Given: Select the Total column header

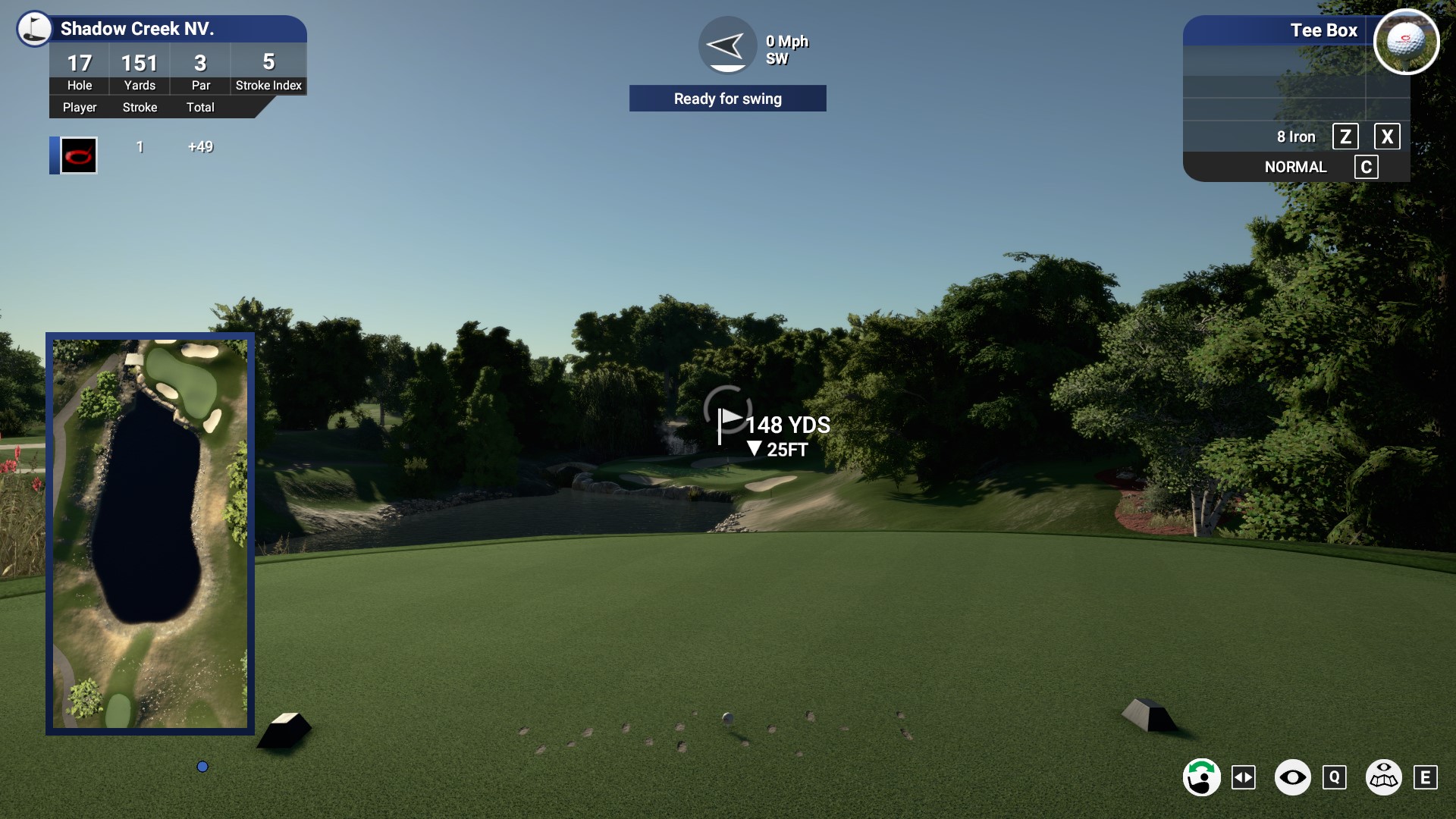Looking at the screenshot, I should click(200, 107).
